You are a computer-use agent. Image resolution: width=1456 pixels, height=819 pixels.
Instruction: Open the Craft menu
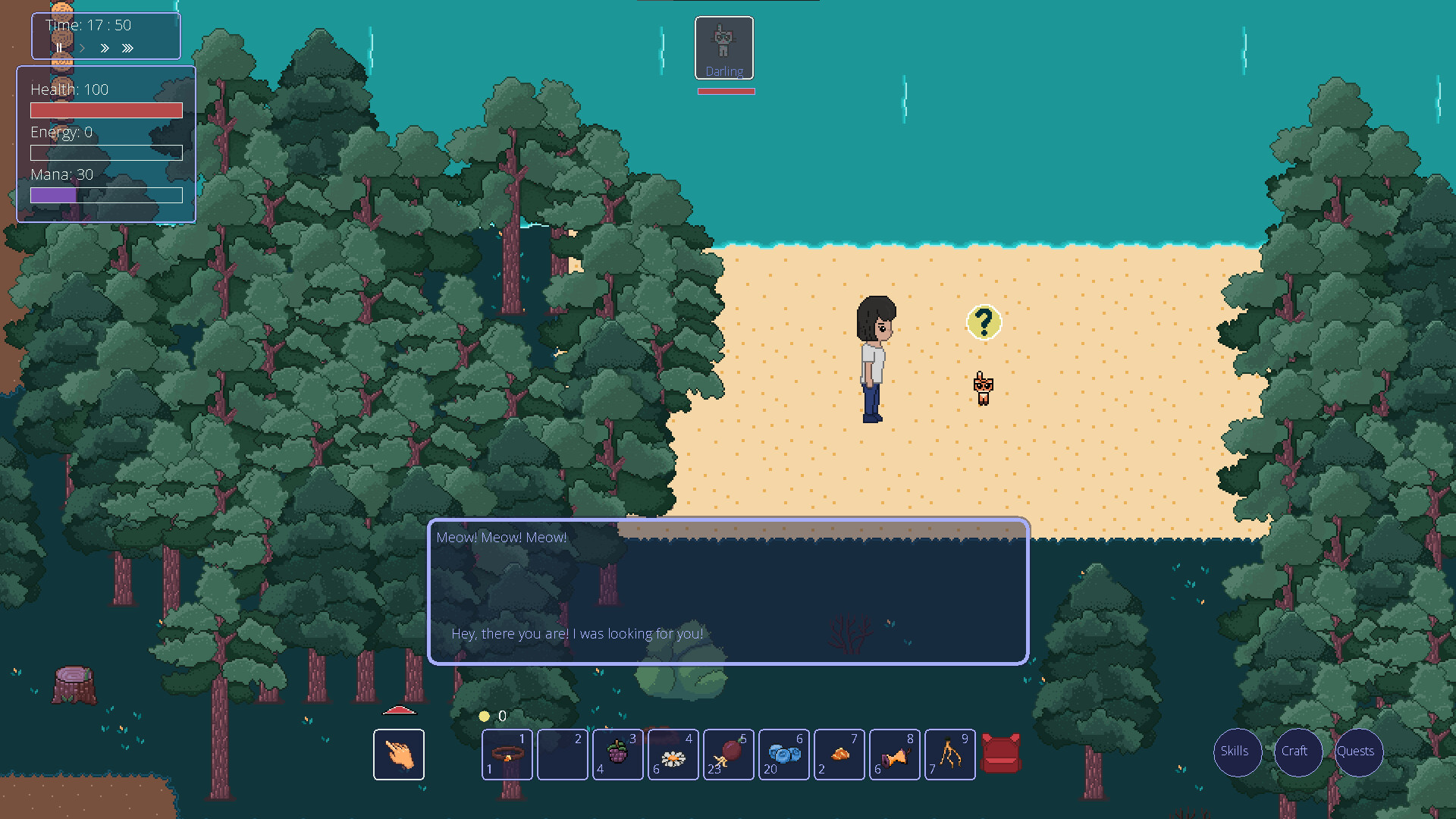click(x=1298, y=752)
